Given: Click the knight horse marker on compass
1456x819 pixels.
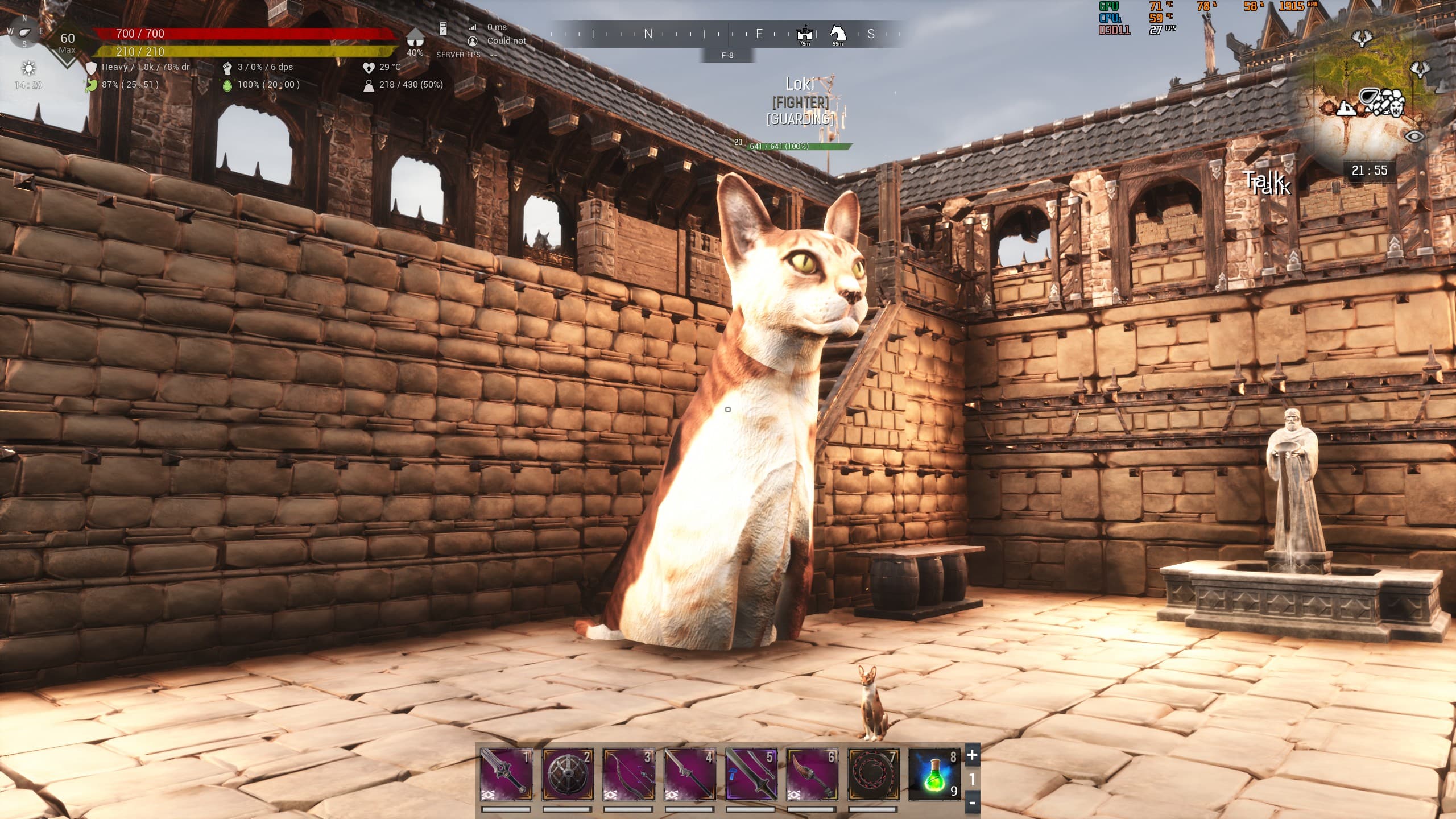Looking at the screenshot, I should pyautogui.click(x=838, y=33).
